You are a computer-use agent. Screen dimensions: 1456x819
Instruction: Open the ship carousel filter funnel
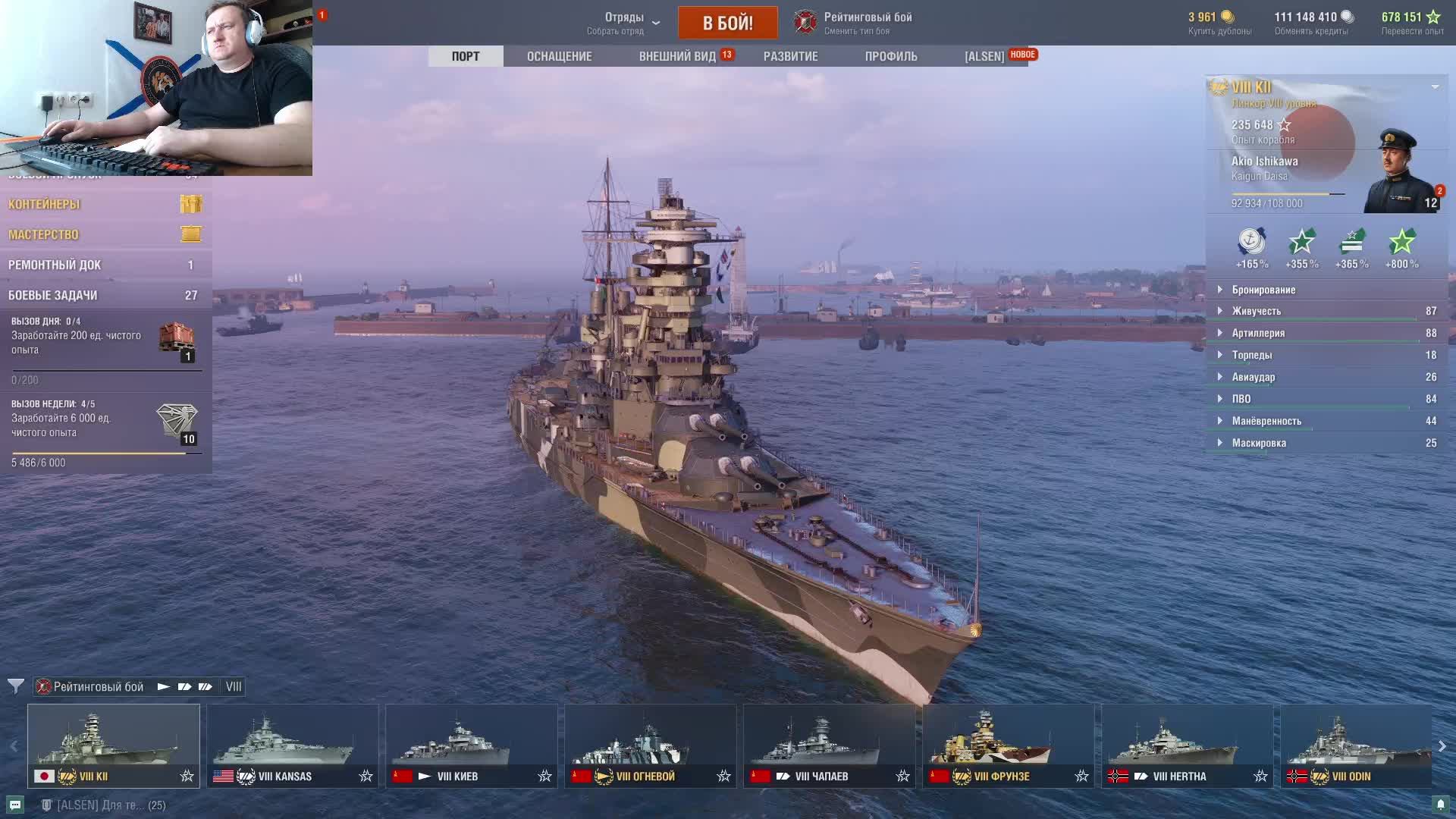click(15, 686)
